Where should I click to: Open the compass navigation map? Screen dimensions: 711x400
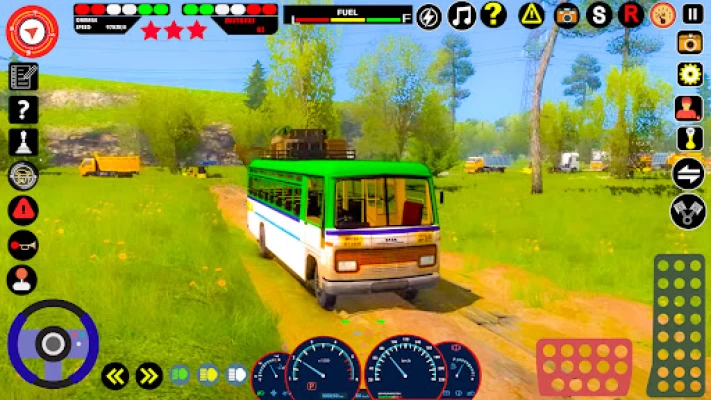[x=32, y=31]
